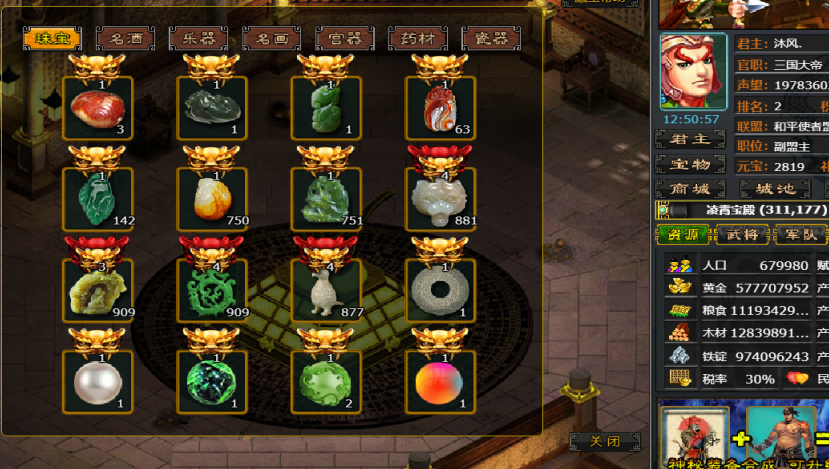Go to the 城池 (city) view

(774, 189)
